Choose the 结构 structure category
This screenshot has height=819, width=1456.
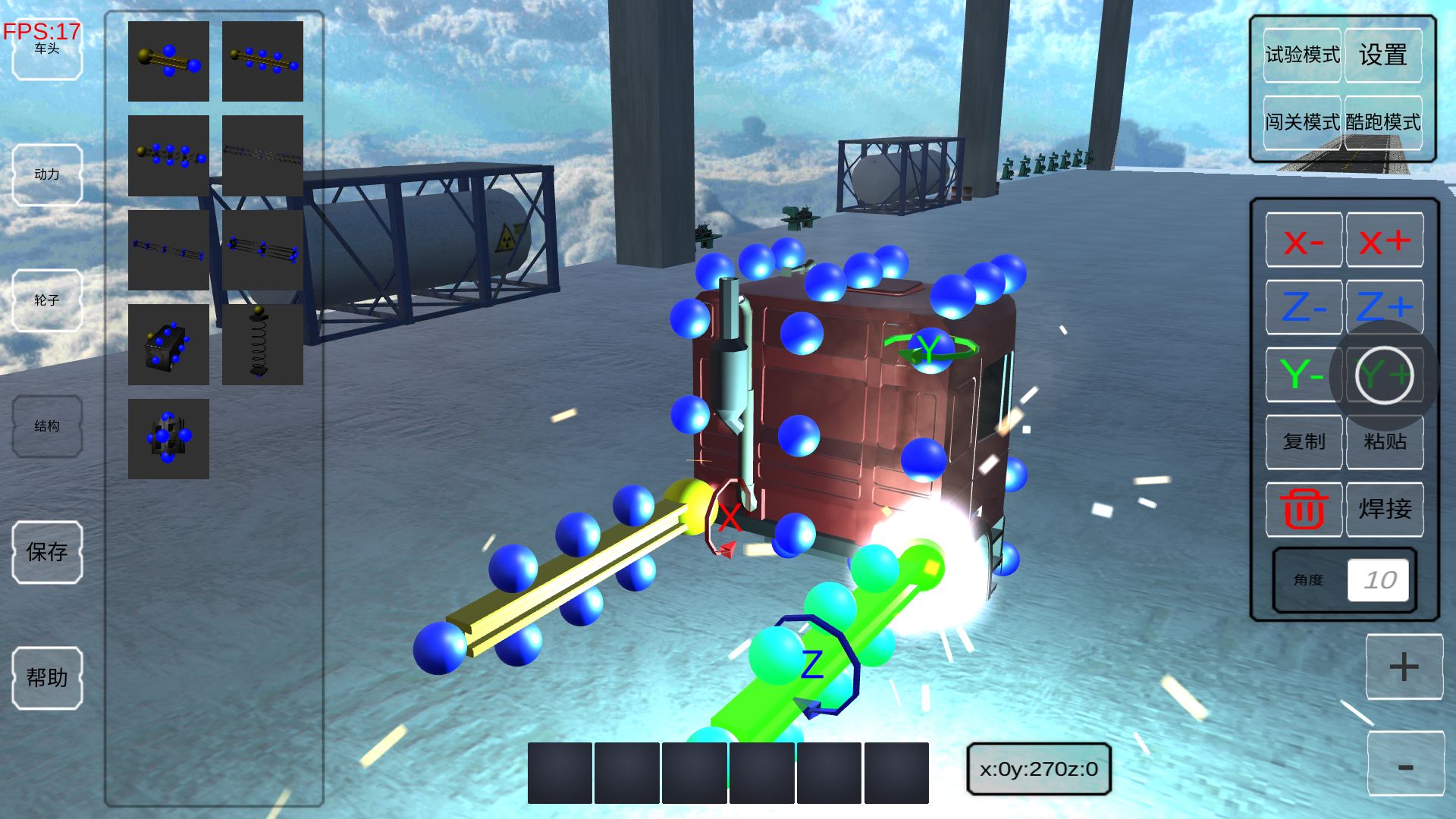(47, 426)
